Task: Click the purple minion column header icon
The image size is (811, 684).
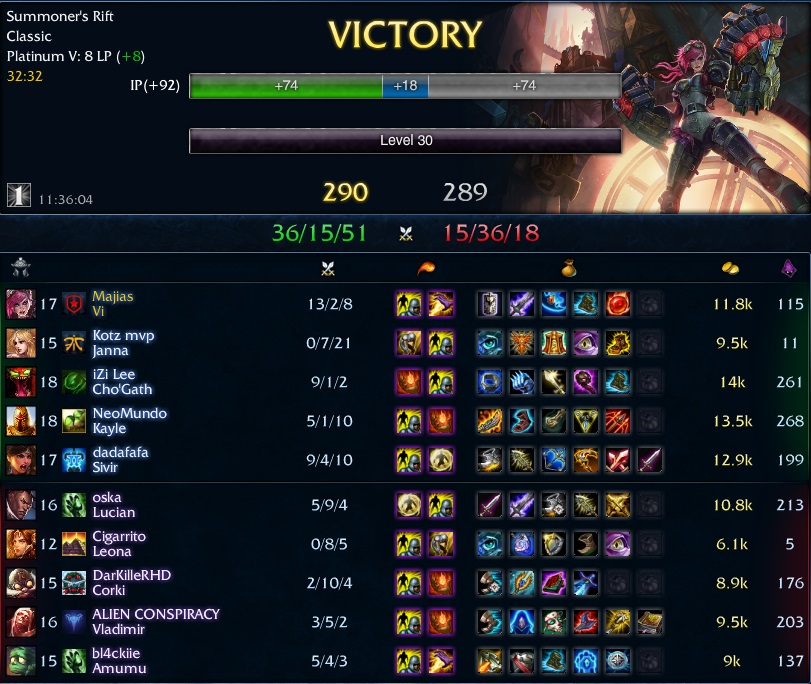Action: pos(788,268)
